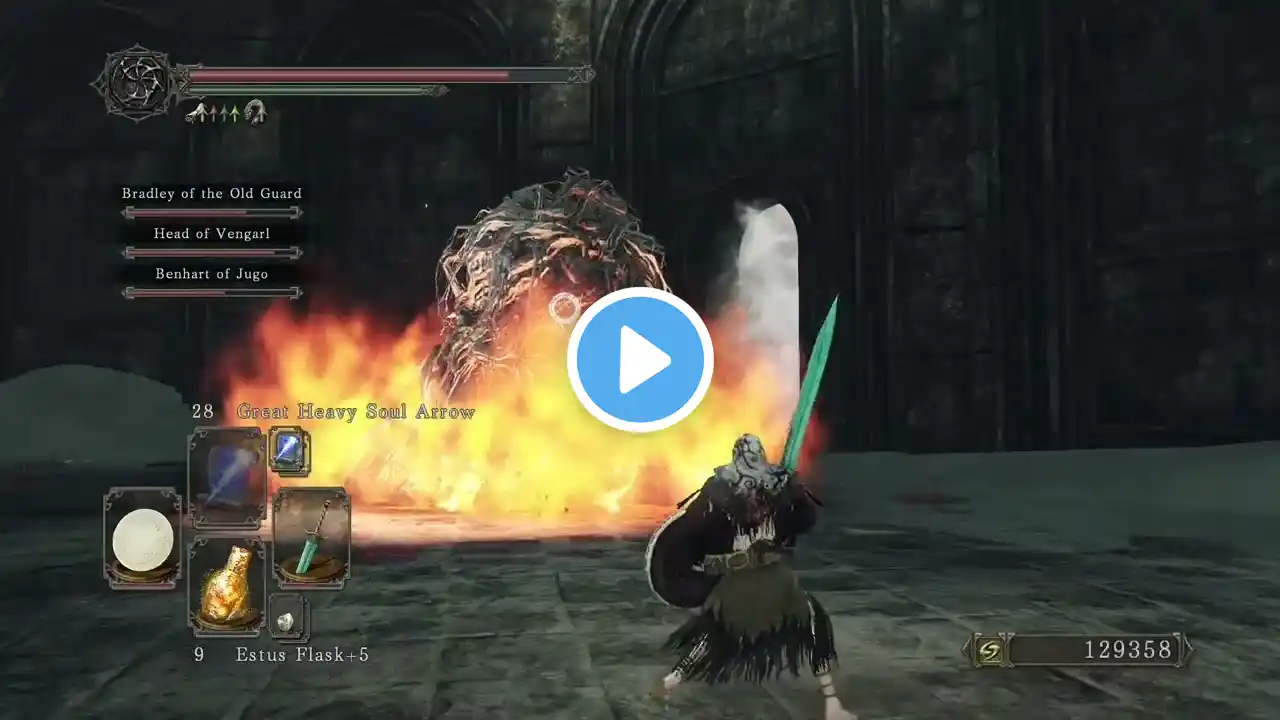The width and height of the screenshot is (1280, 720).
Task: Select phantom Benhart of Jugo
Action: click(212, 274)
